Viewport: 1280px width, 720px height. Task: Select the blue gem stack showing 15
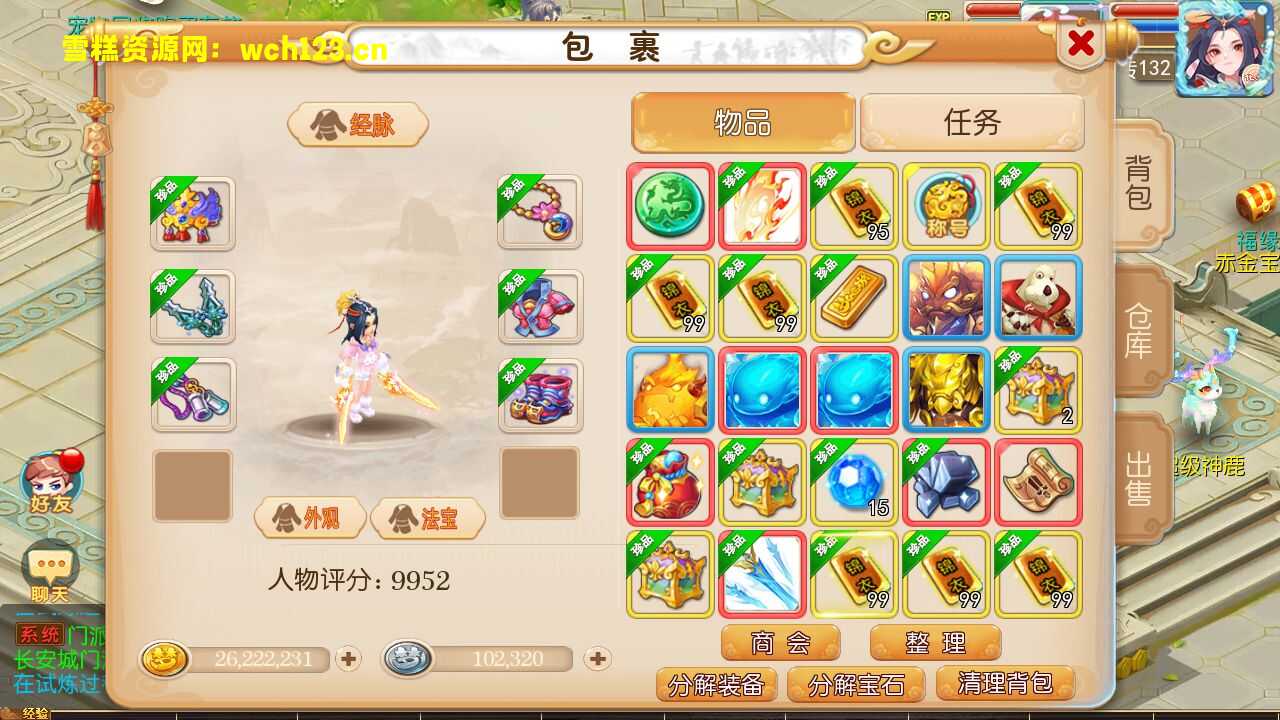pos(854,483)
